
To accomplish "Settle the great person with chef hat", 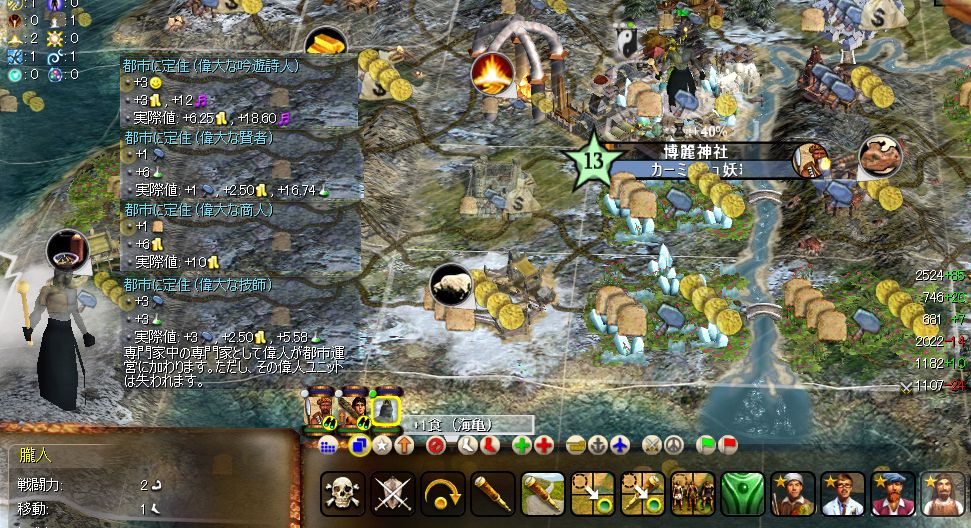I will (792, 493).
